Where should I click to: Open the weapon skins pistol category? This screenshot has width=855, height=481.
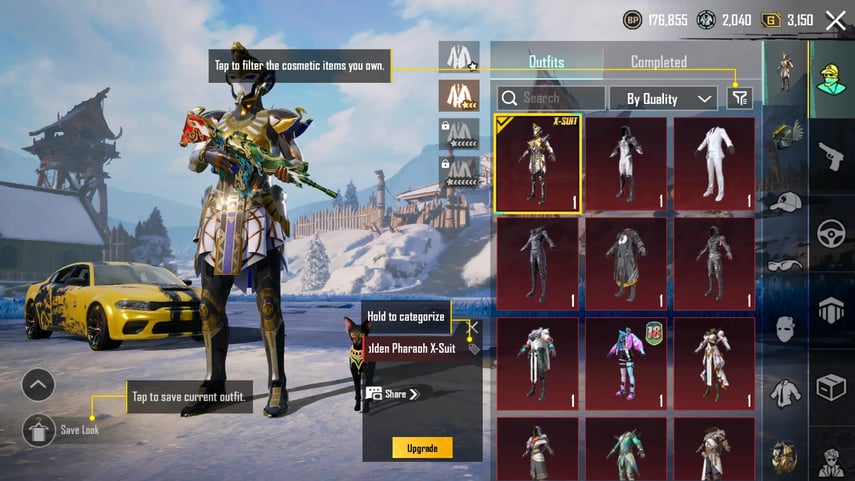[831, 155]
